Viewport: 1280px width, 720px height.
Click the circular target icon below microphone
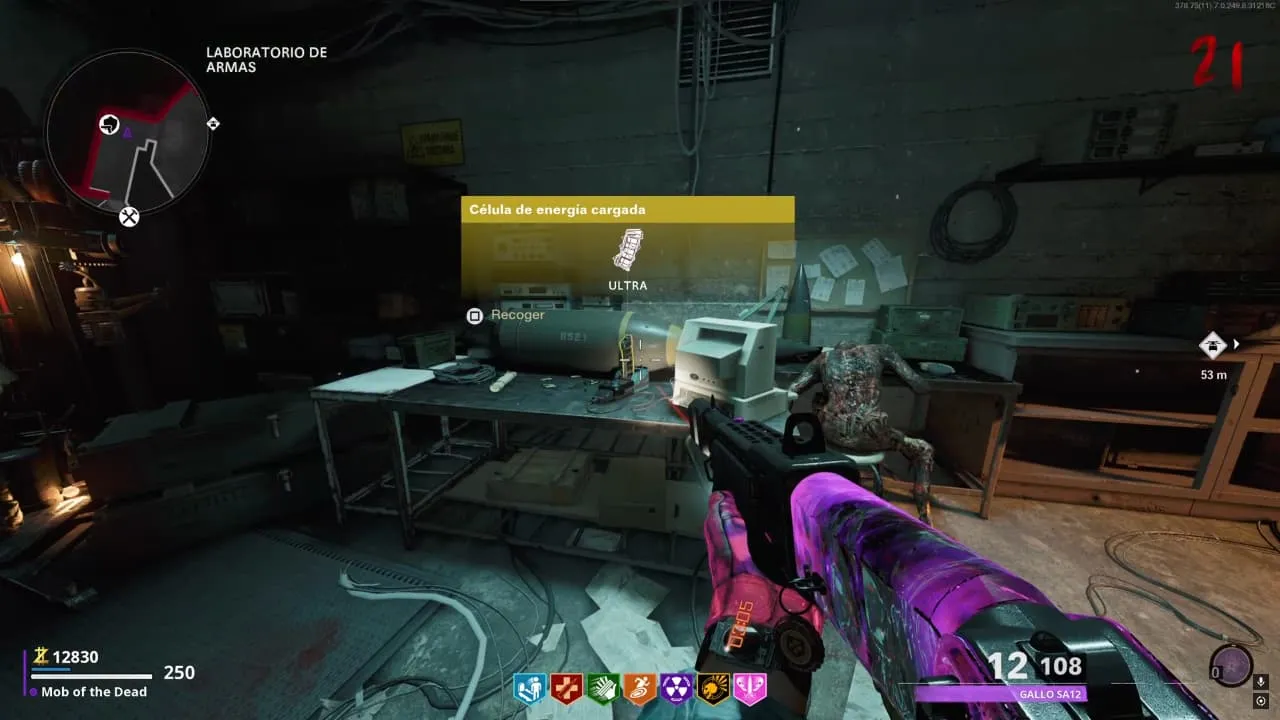tap(1261, 700)
